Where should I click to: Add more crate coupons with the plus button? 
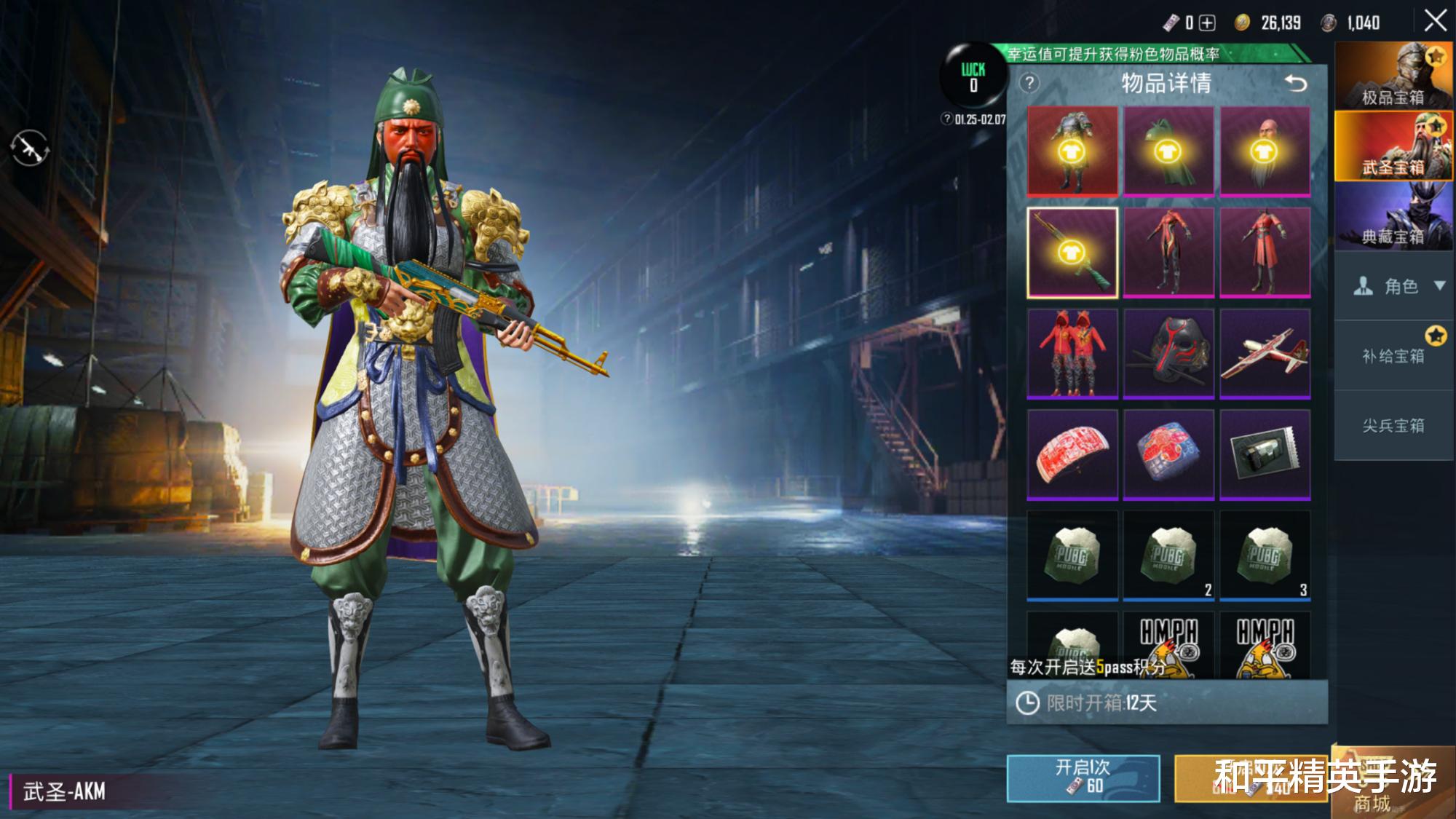[x=1207, y=23]
